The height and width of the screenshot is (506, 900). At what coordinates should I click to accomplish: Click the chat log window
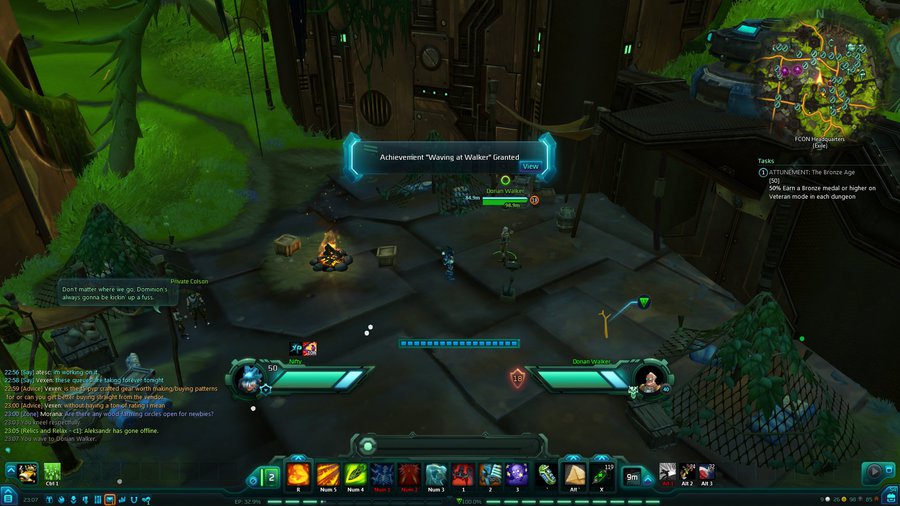(x=110, y=405)
